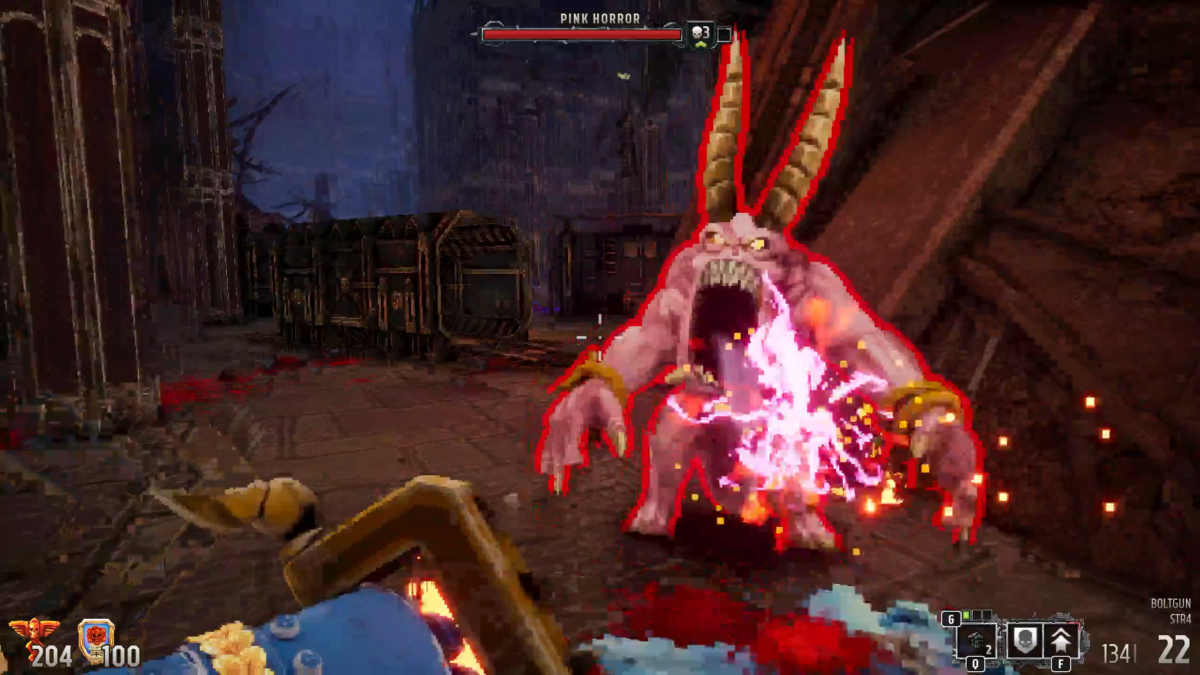Click the Pink Horror skull toughness badge
The width and height of the screenshot is (1200, 675).
700,34
